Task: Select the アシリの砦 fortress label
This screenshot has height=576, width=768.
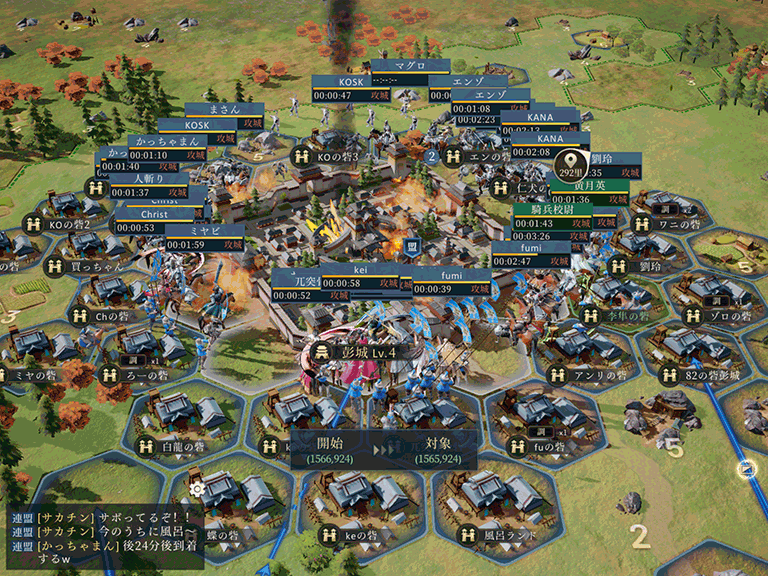Action: (597, 374)
